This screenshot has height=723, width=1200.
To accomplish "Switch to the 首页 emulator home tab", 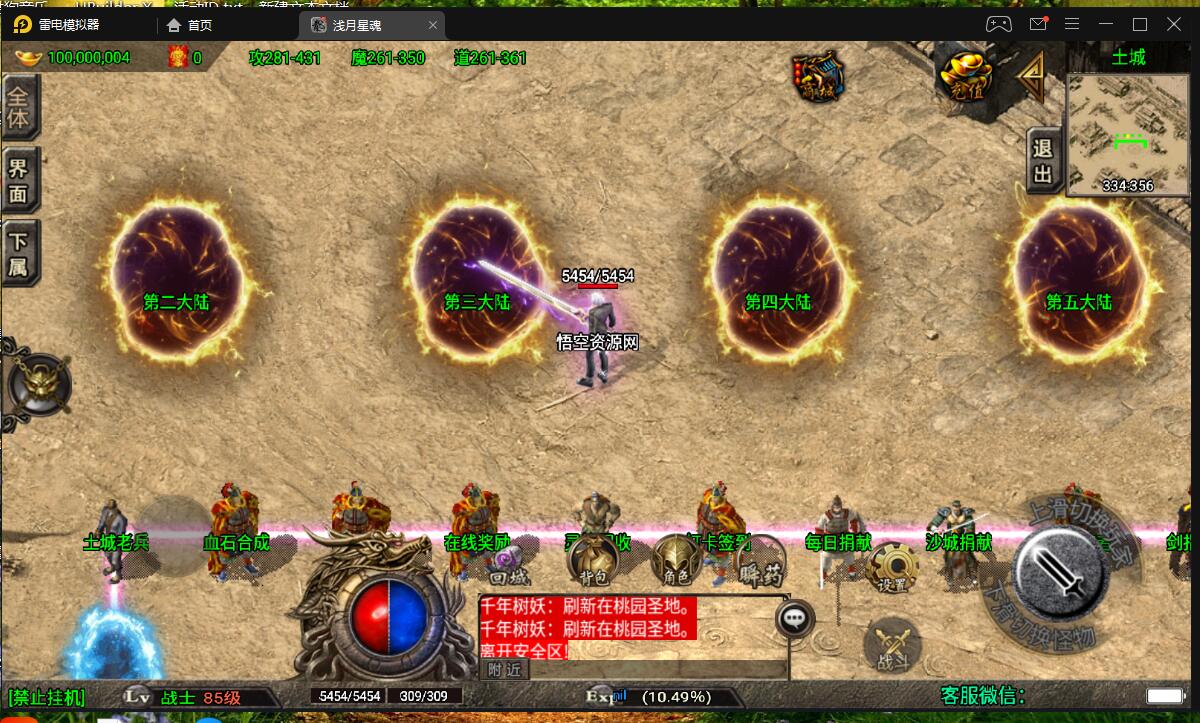I will coord(190,24).
